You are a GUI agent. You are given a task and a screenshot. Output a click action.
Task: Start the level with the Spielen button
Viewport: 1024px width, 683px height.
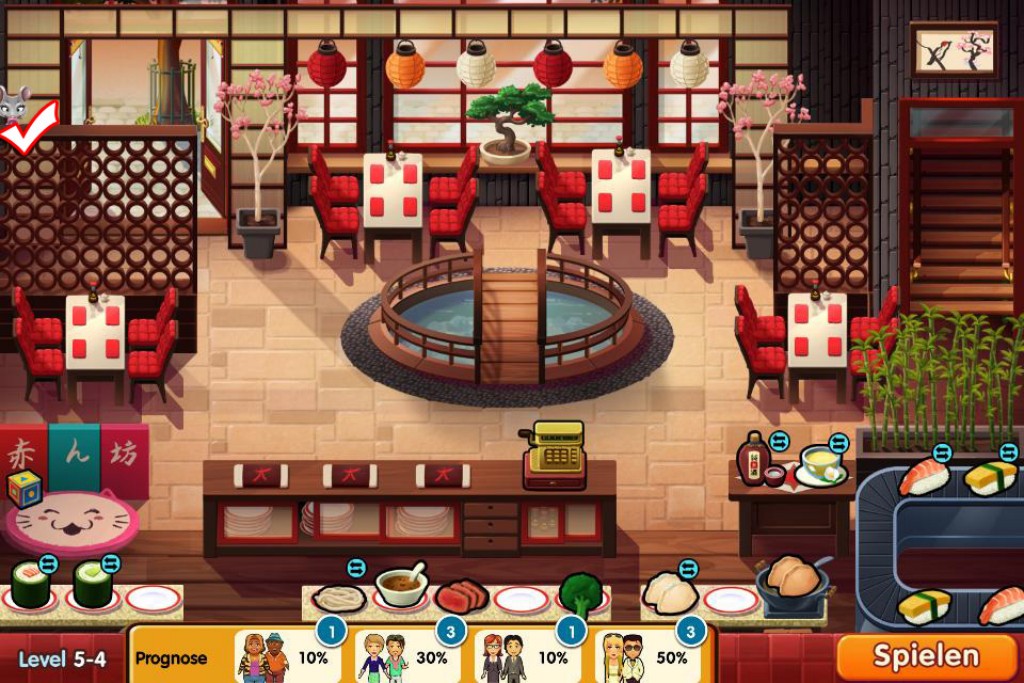pyautogui.click(x=926, y=656)
